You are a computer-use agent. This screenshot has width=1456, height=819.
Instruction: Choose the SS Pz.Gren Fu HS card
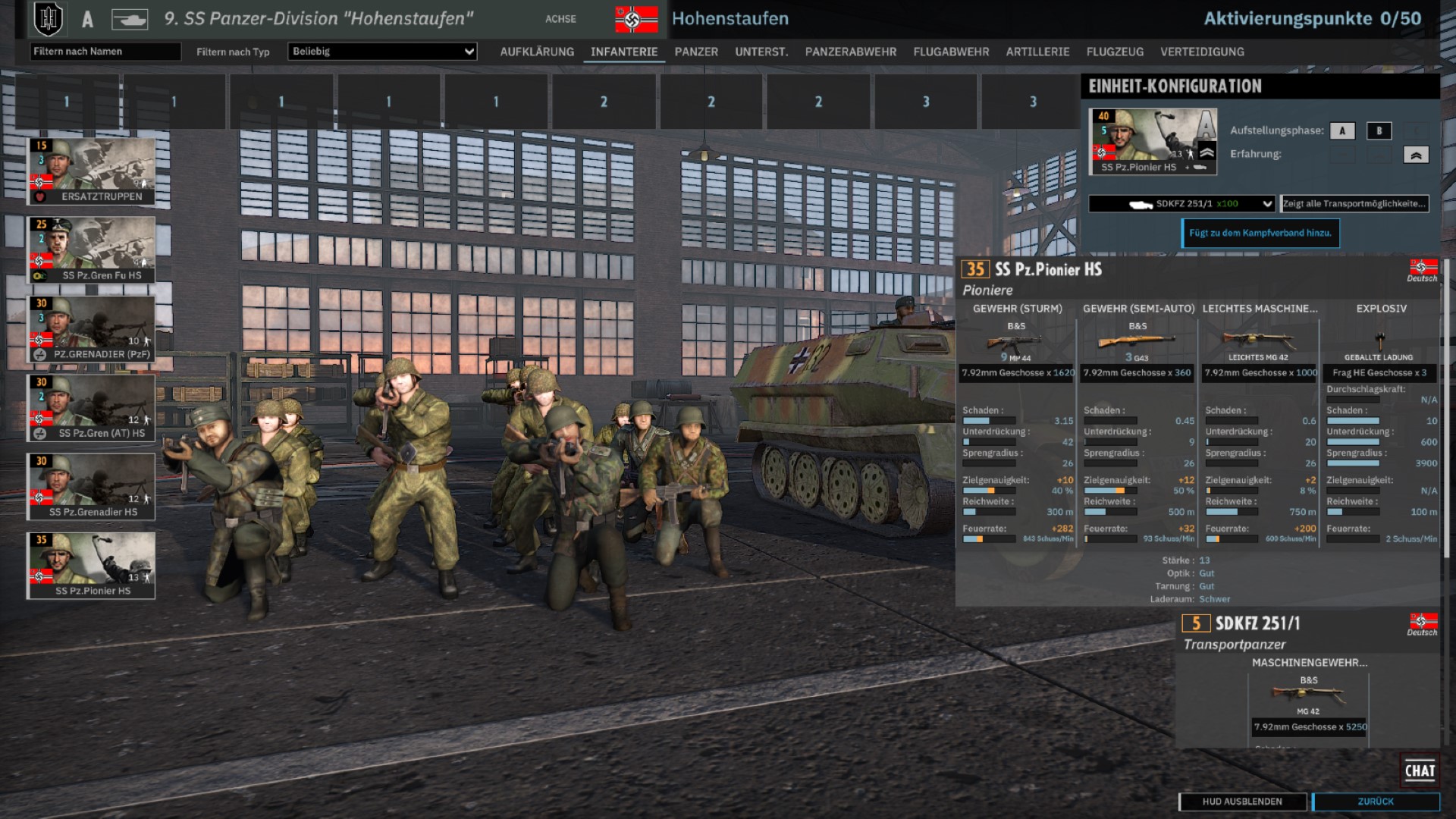coord(92,250)
